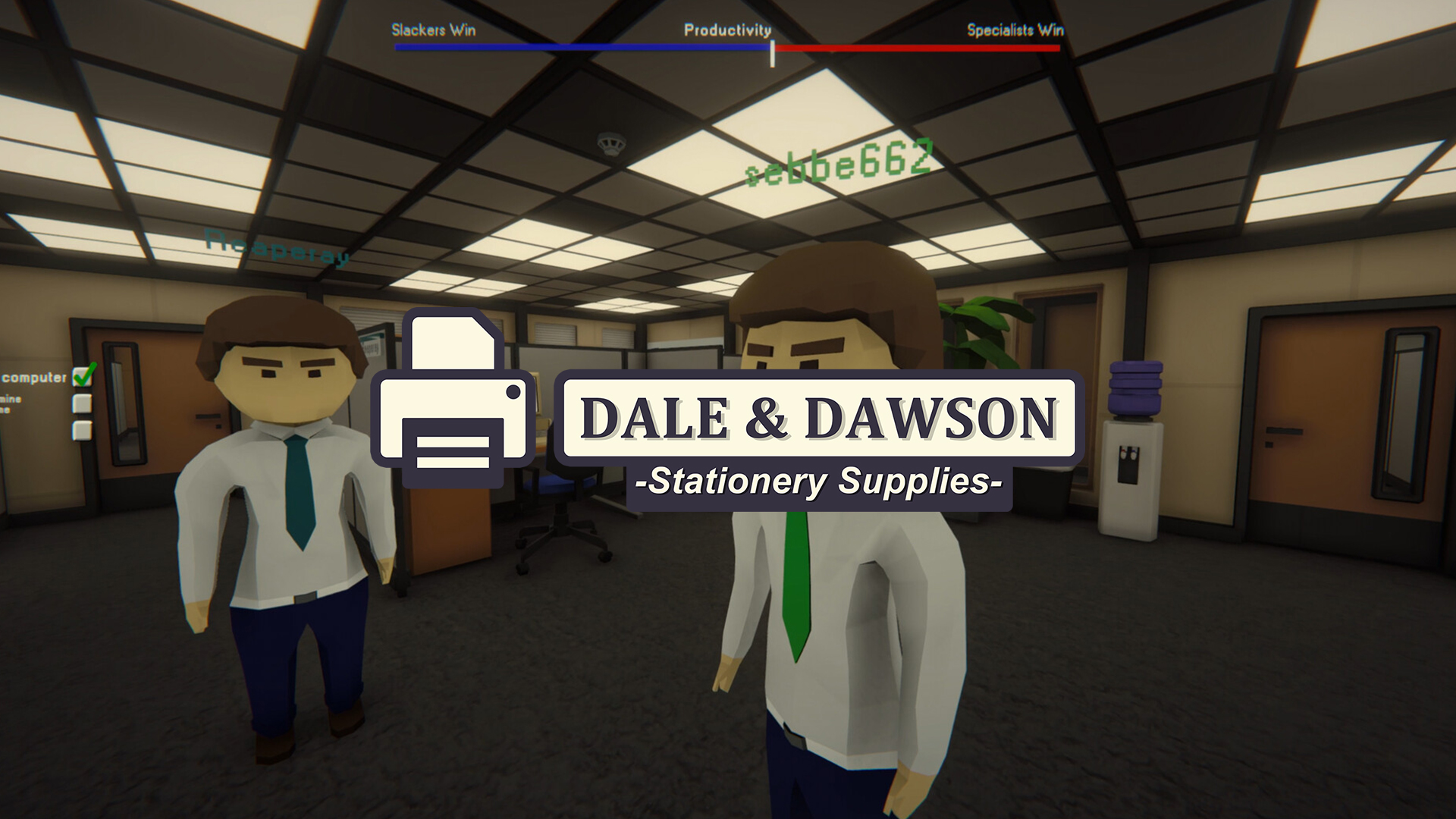Check the third empty task checkbox
Viewport: 1456px width, 819px height.
(82, 430)
